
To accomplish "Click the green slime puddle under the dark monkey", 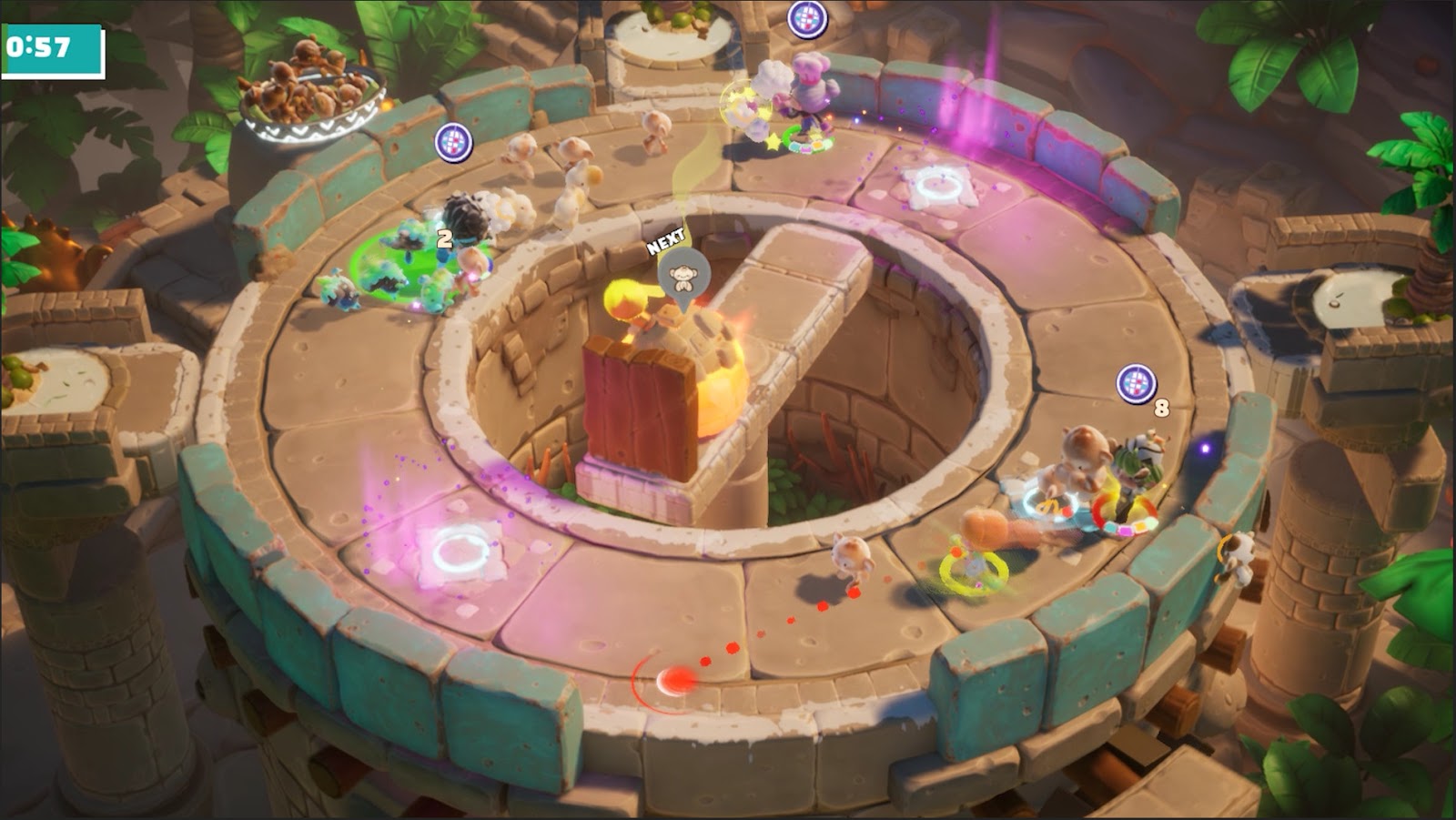I will pos(414,259).
